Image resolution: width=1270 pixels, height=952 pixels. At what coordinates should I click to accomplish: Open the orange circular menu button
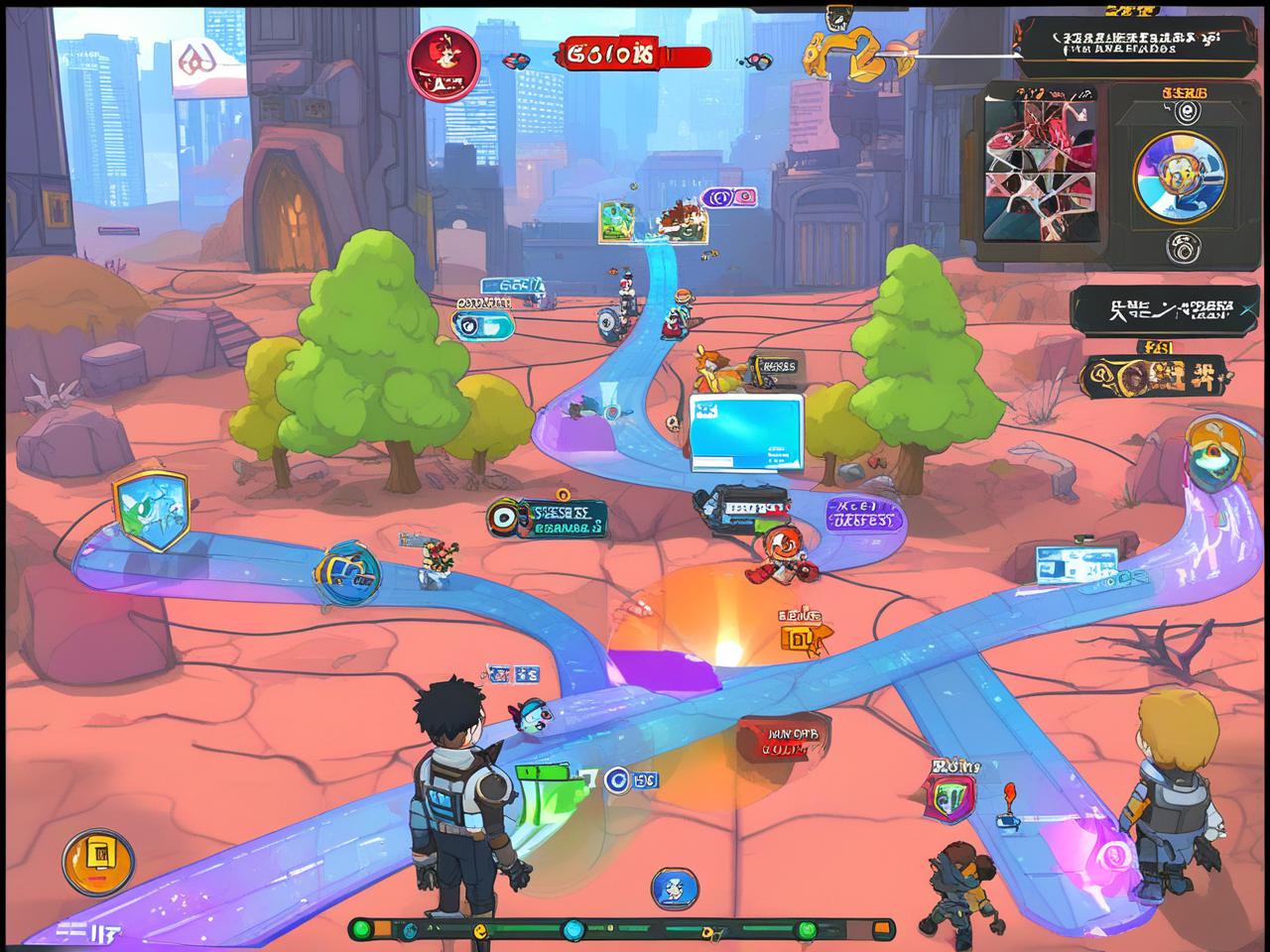[x=97, y=861]
